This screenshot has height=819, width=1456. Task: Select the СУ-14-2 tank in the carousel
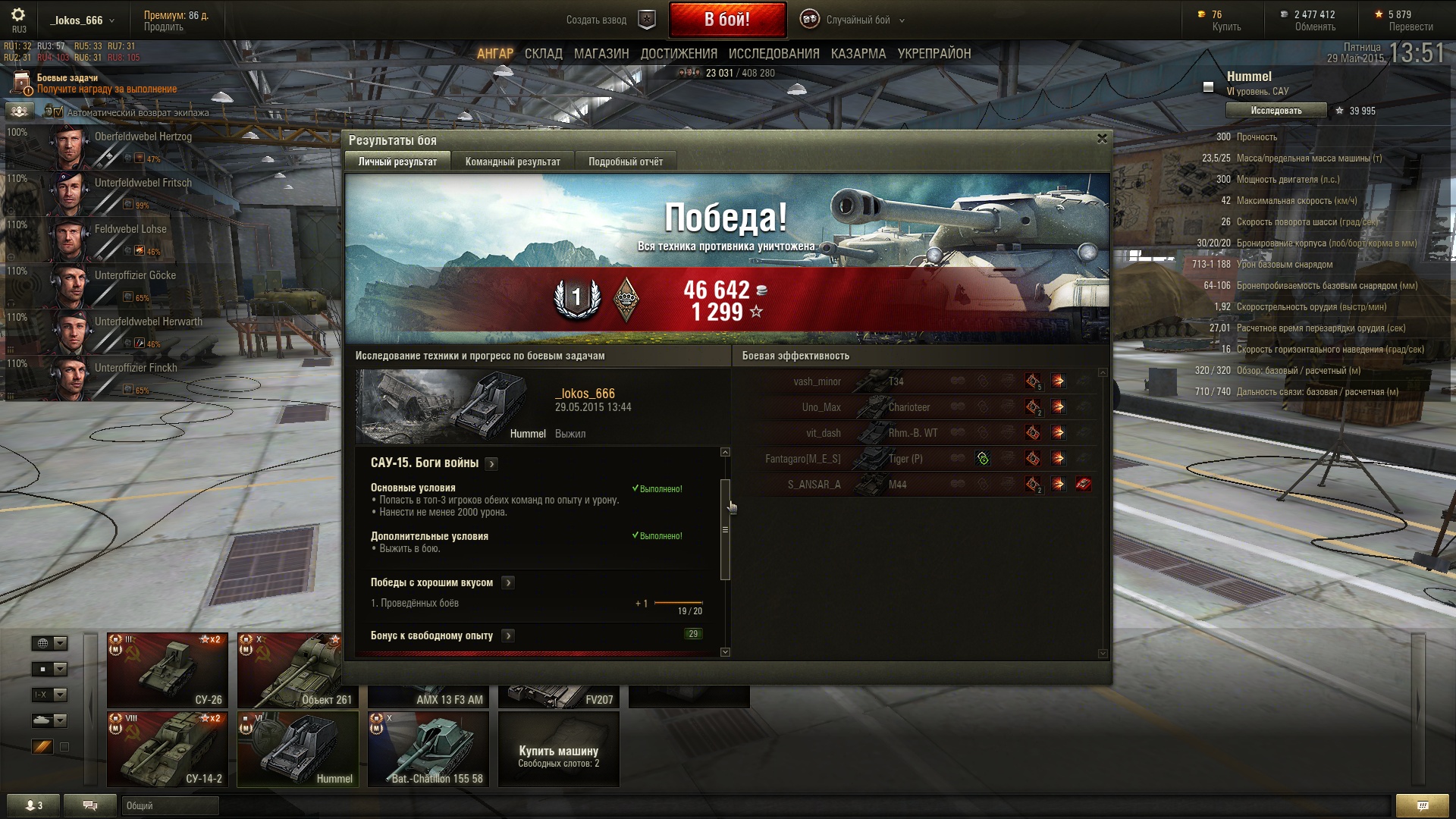[x=168, y=748]
